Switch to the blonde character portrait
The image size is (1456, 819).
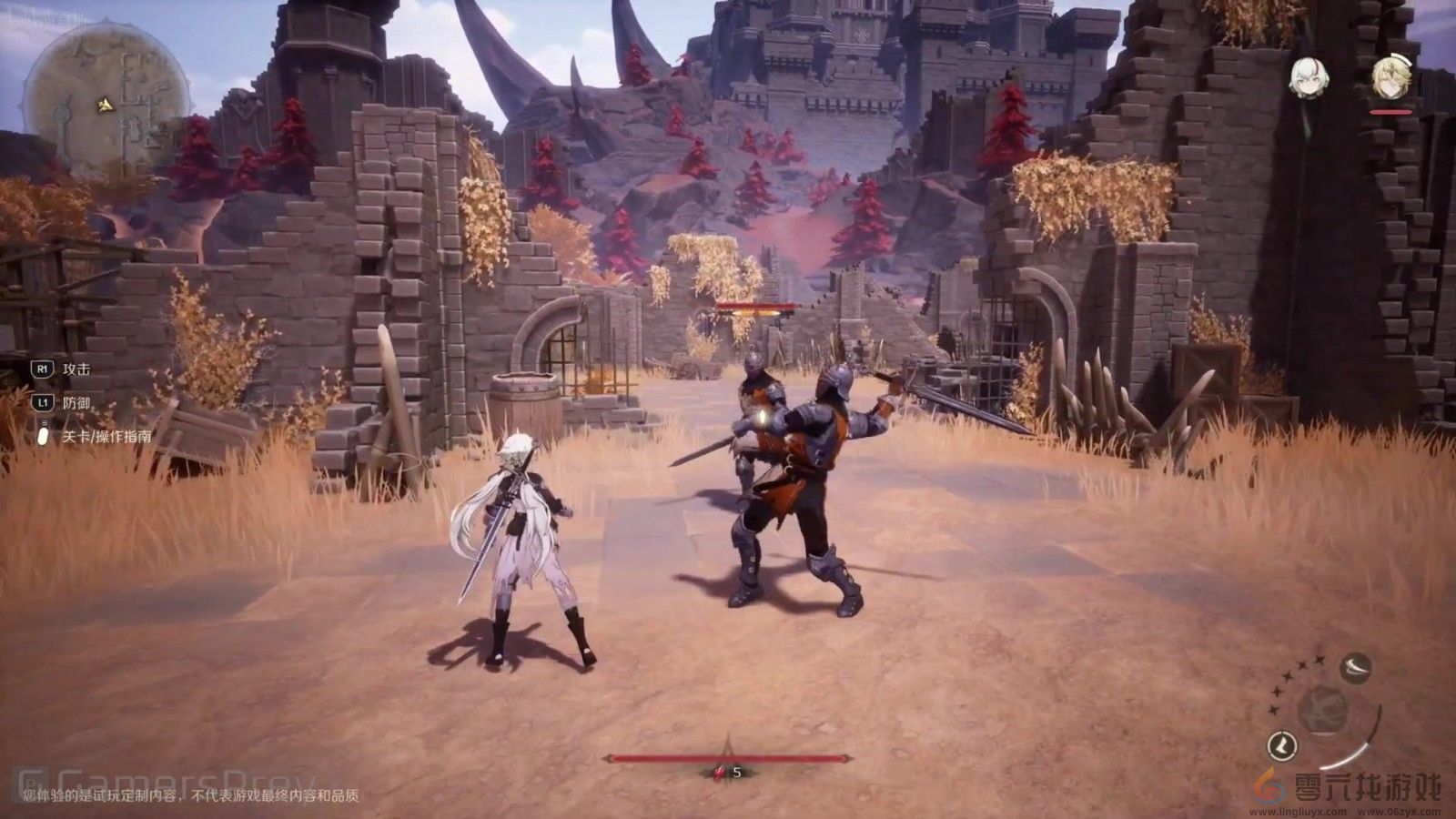[x=1390, y=78]
